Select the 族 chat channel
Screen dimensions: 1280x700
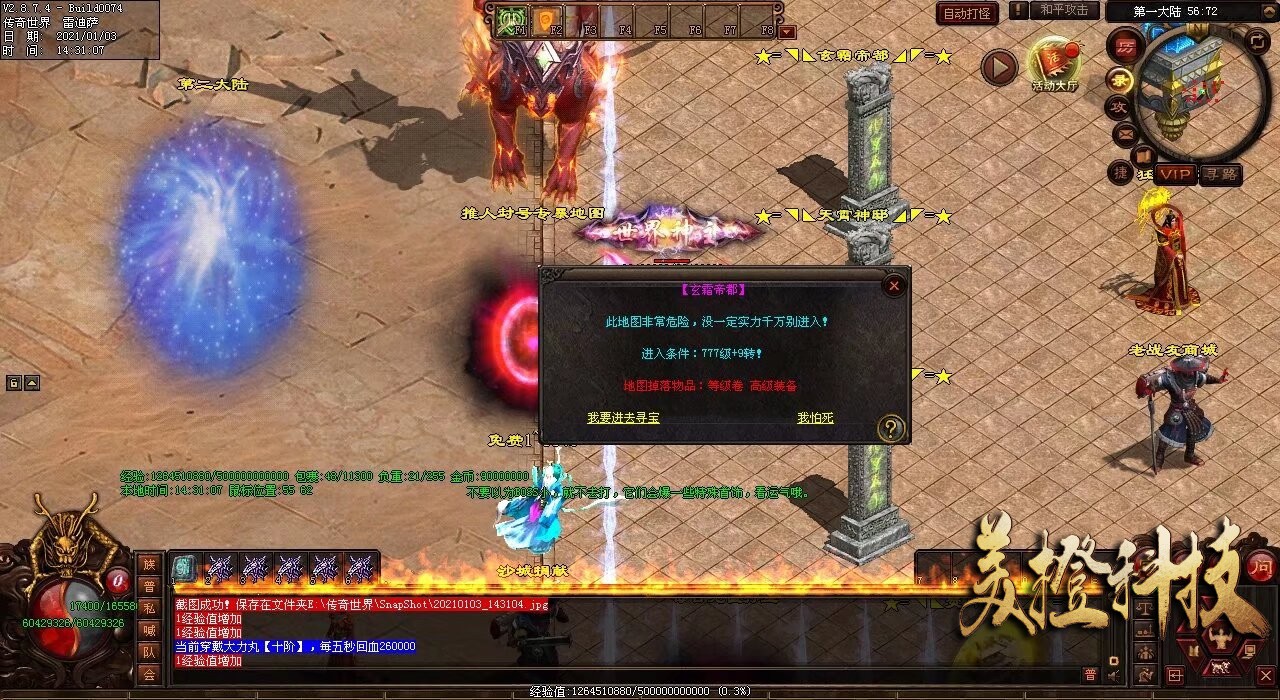(x=149, y=564)
